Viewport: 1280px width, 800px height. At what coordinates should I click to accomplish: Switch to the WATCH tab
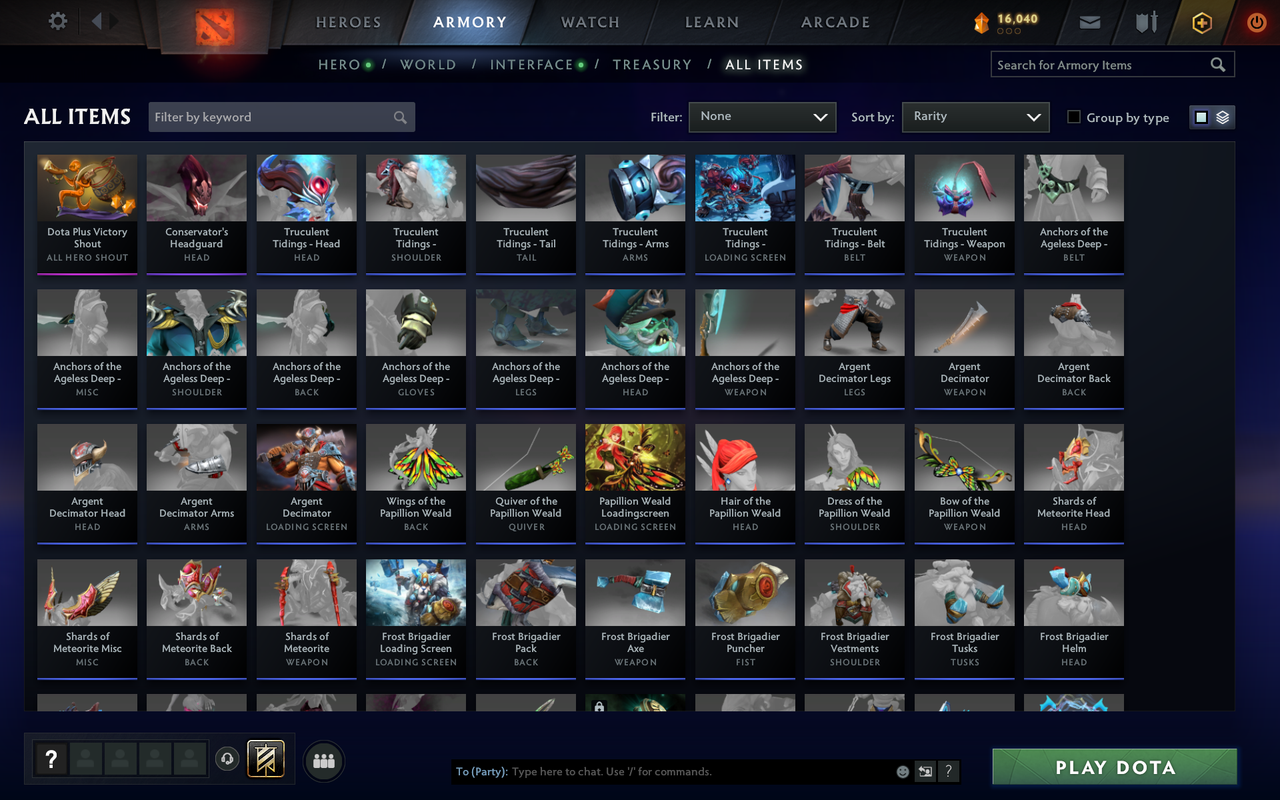[589, 22]
